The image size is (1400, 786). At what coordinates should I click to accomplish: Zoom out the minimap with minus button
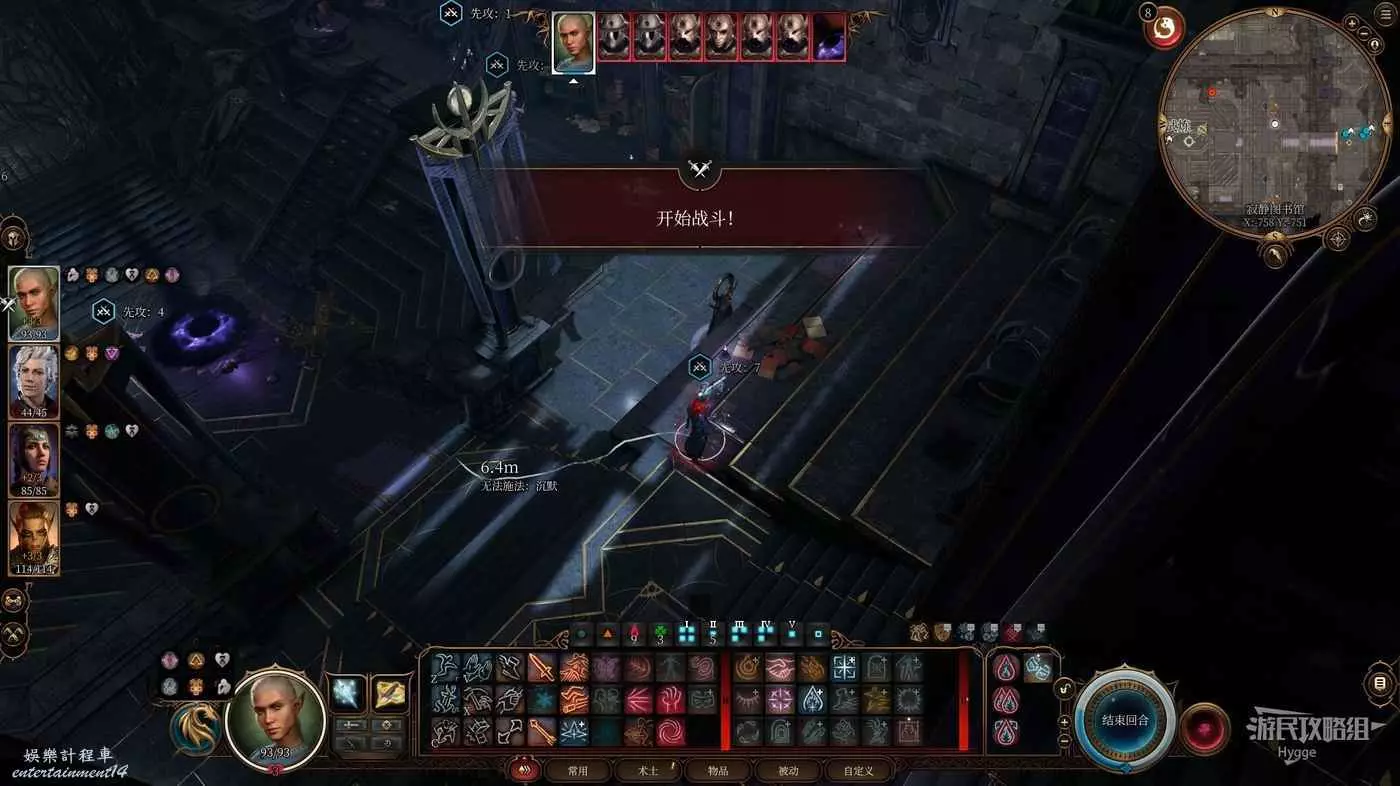(x=1365, y=33)
